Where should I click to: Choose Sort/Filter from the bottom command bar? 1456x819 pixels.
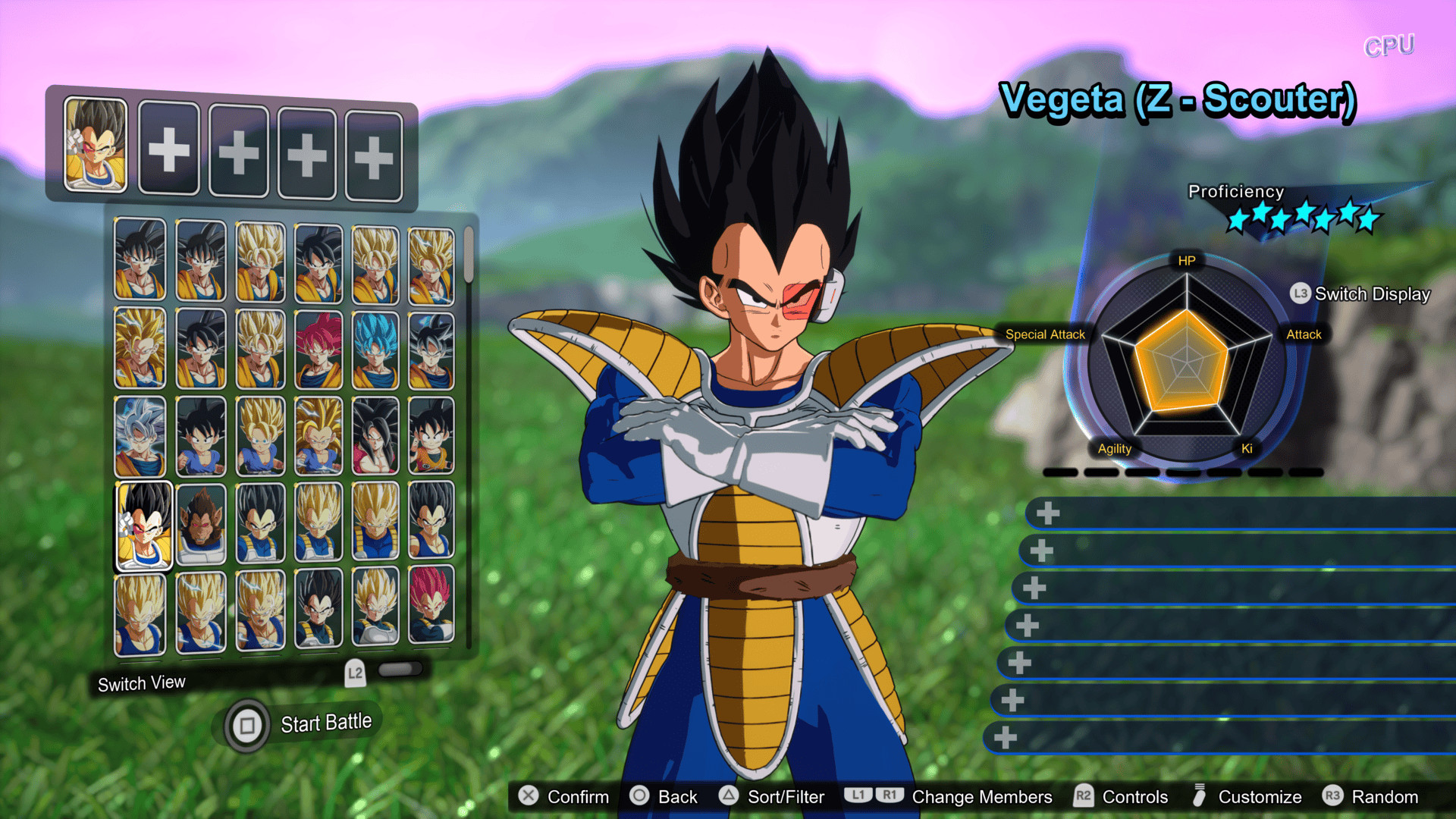785,796
